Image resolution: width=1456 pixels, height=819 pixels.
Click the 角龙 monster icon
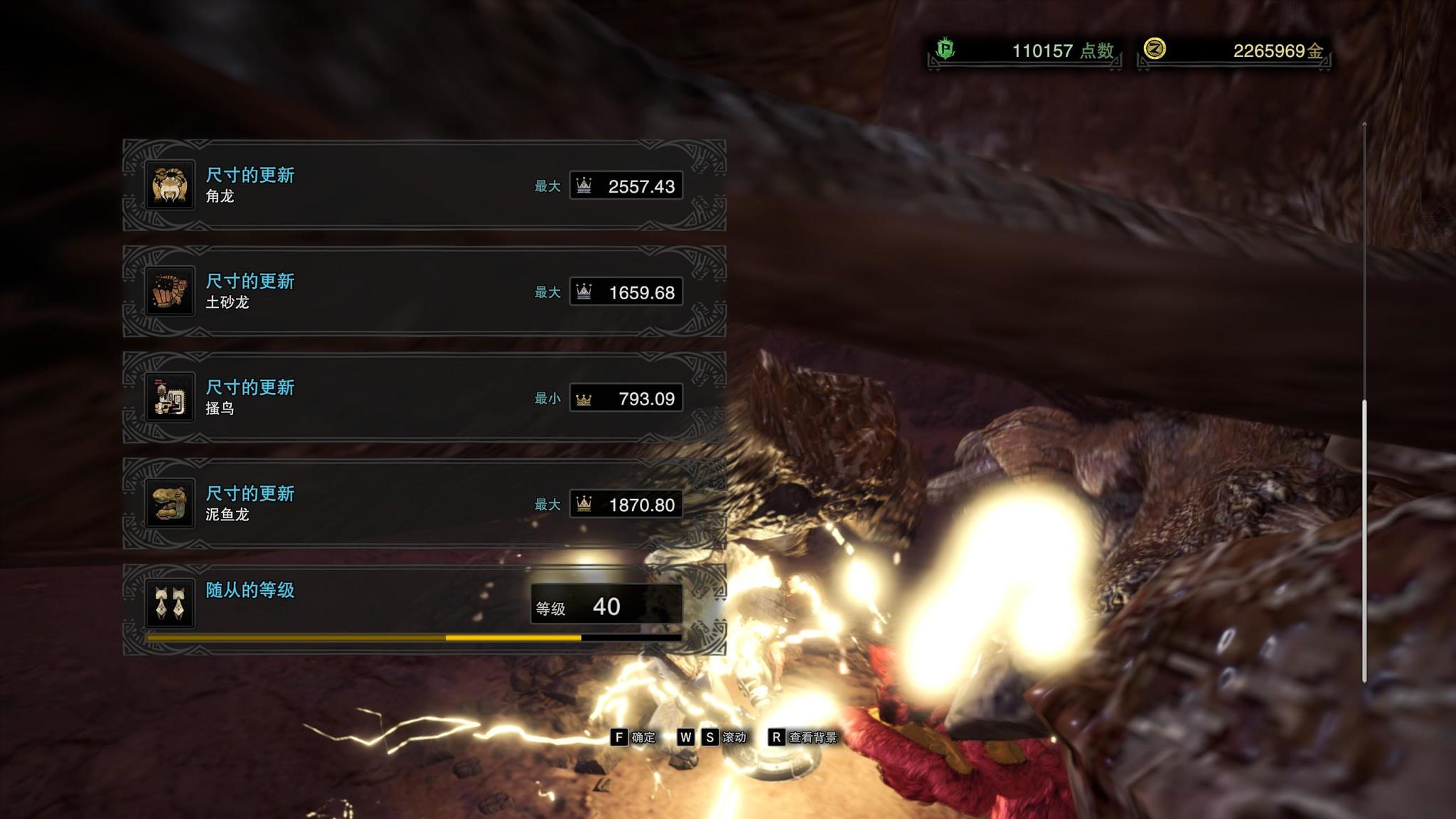click(x=170, y=186)
